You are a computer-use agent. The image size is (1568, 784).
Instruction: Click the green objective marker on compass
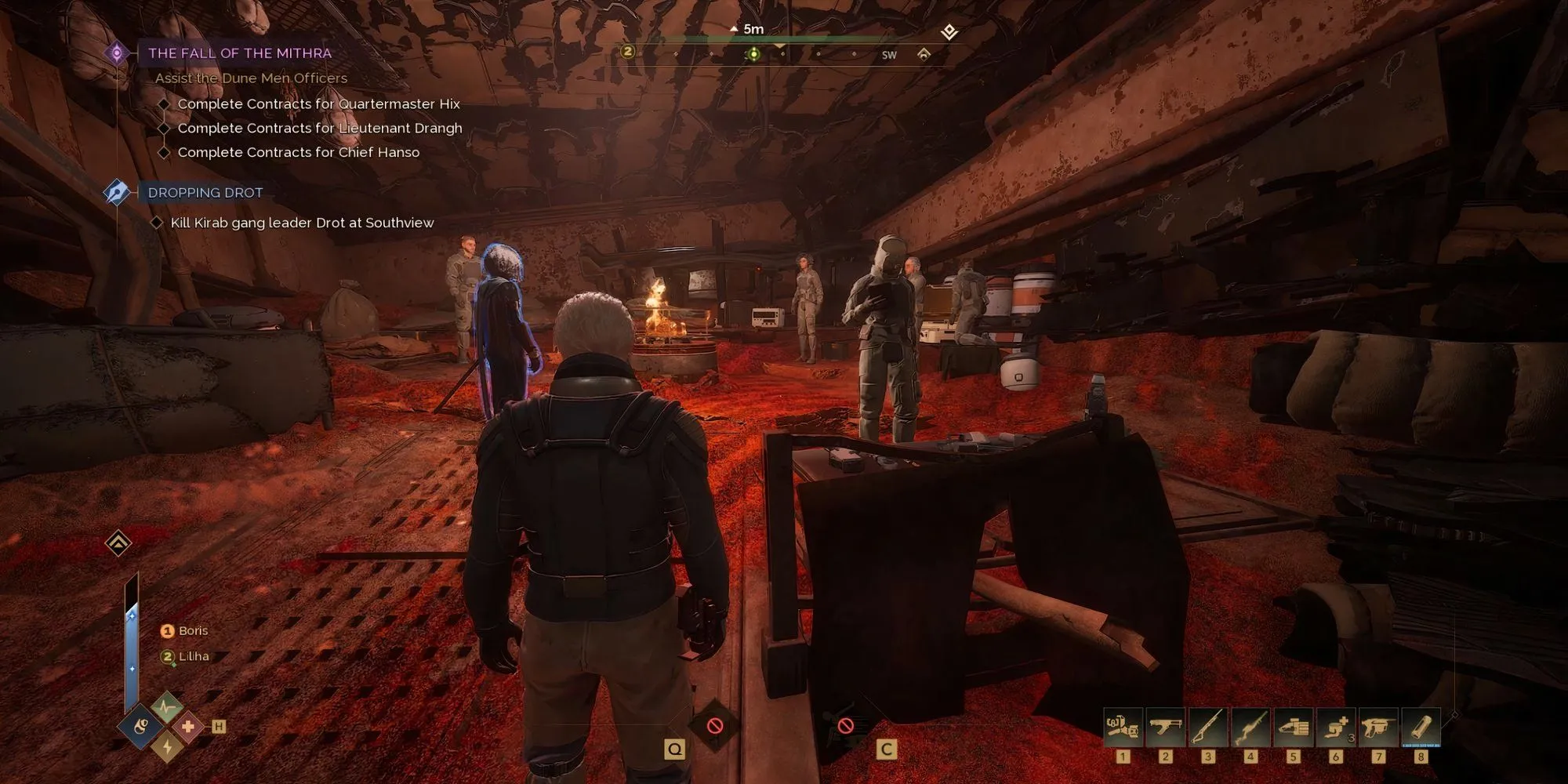click(x=753, y=54)
